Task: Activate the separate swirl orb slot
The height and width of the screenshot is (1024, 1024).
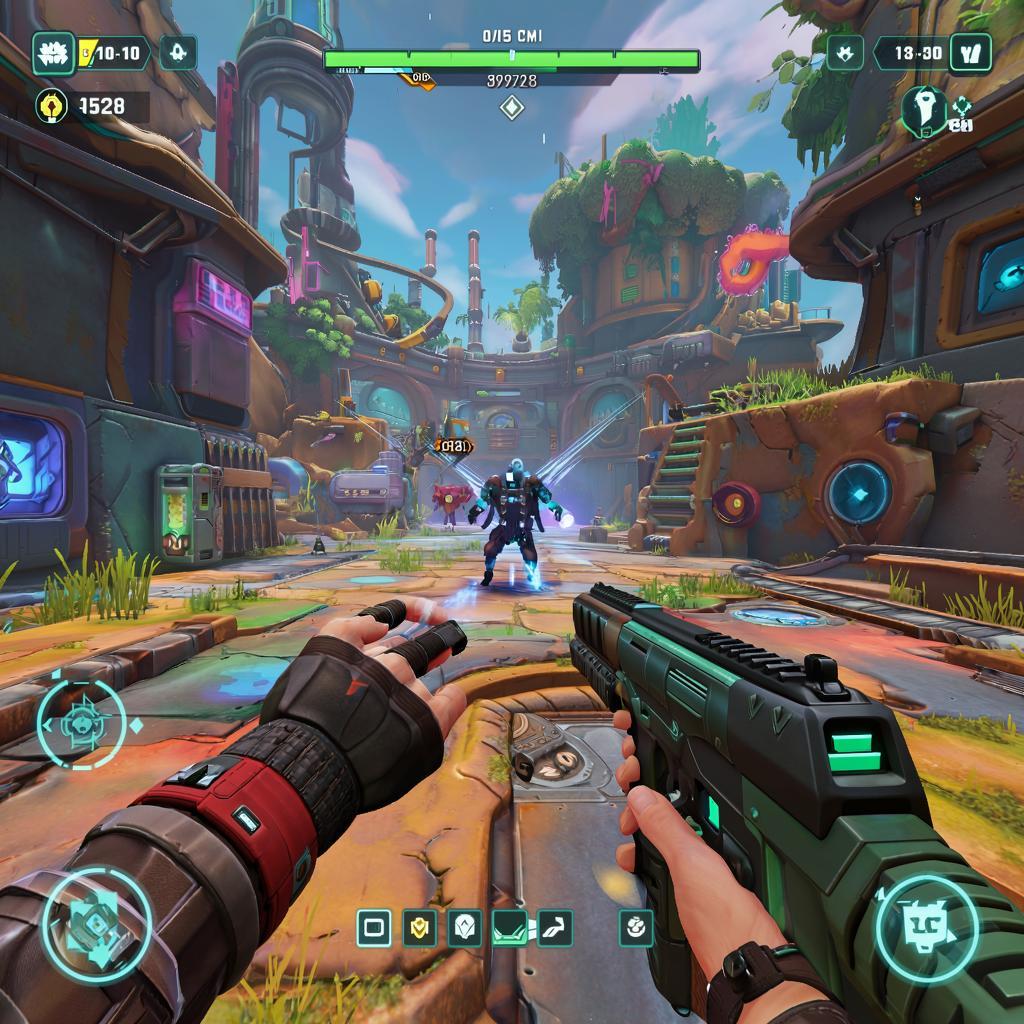Action: (x=636, y=928)
